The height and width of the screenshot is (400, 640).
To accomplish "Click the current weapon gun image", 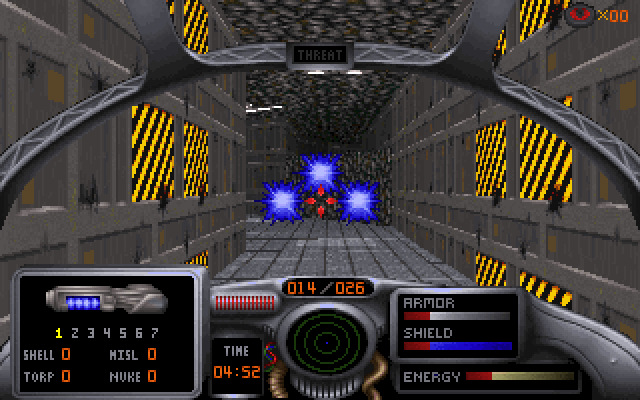I will pyautogui.click(x=104, y=300).
